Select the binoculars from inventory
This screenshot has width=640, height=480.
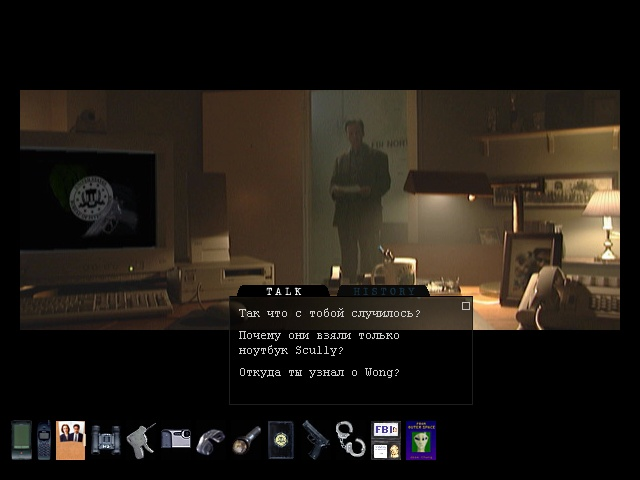(106, 440)
